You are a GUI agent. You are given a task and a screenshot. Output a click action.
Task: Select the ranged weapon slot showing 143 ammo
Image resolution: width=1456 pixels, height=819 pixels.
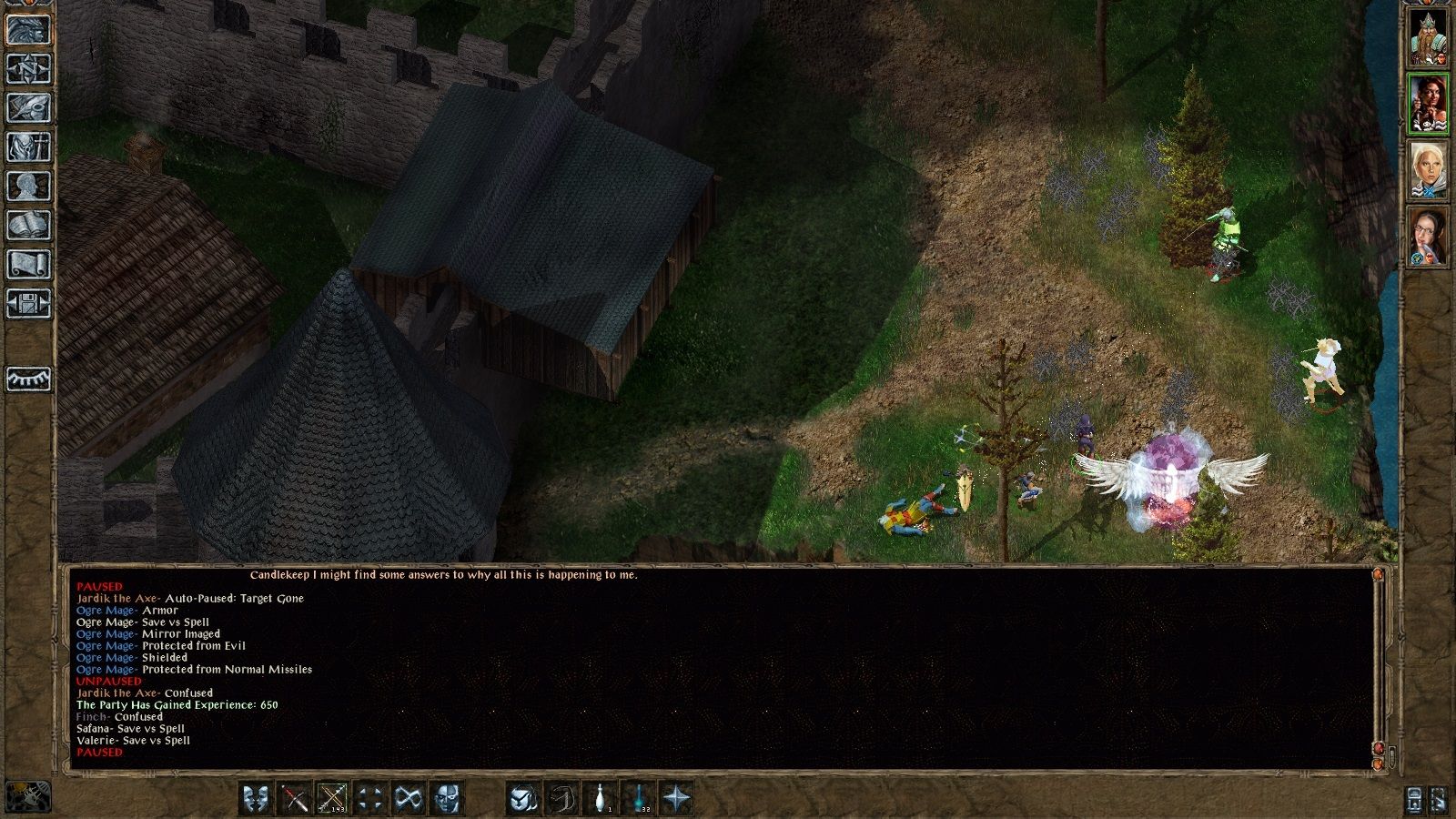[330, 798]
